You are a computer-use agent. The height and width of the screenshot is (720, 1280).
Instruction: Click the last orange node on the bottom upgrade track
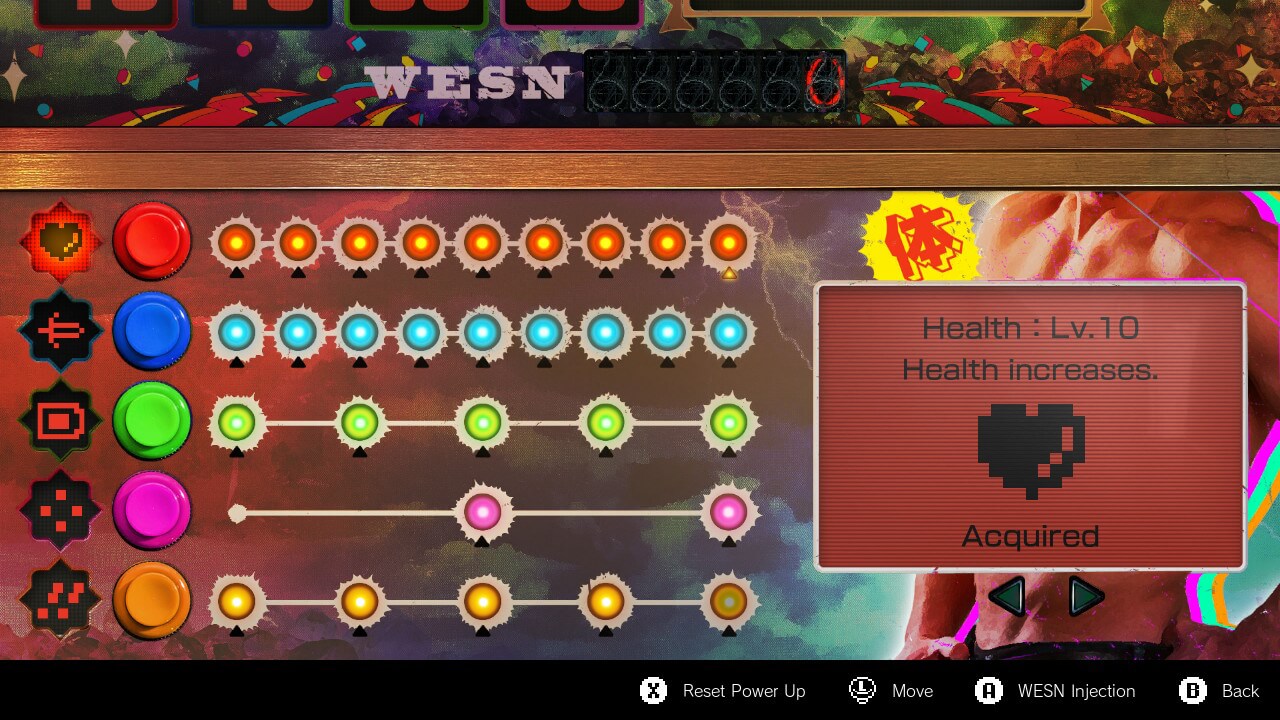click(x=728, y=602)
